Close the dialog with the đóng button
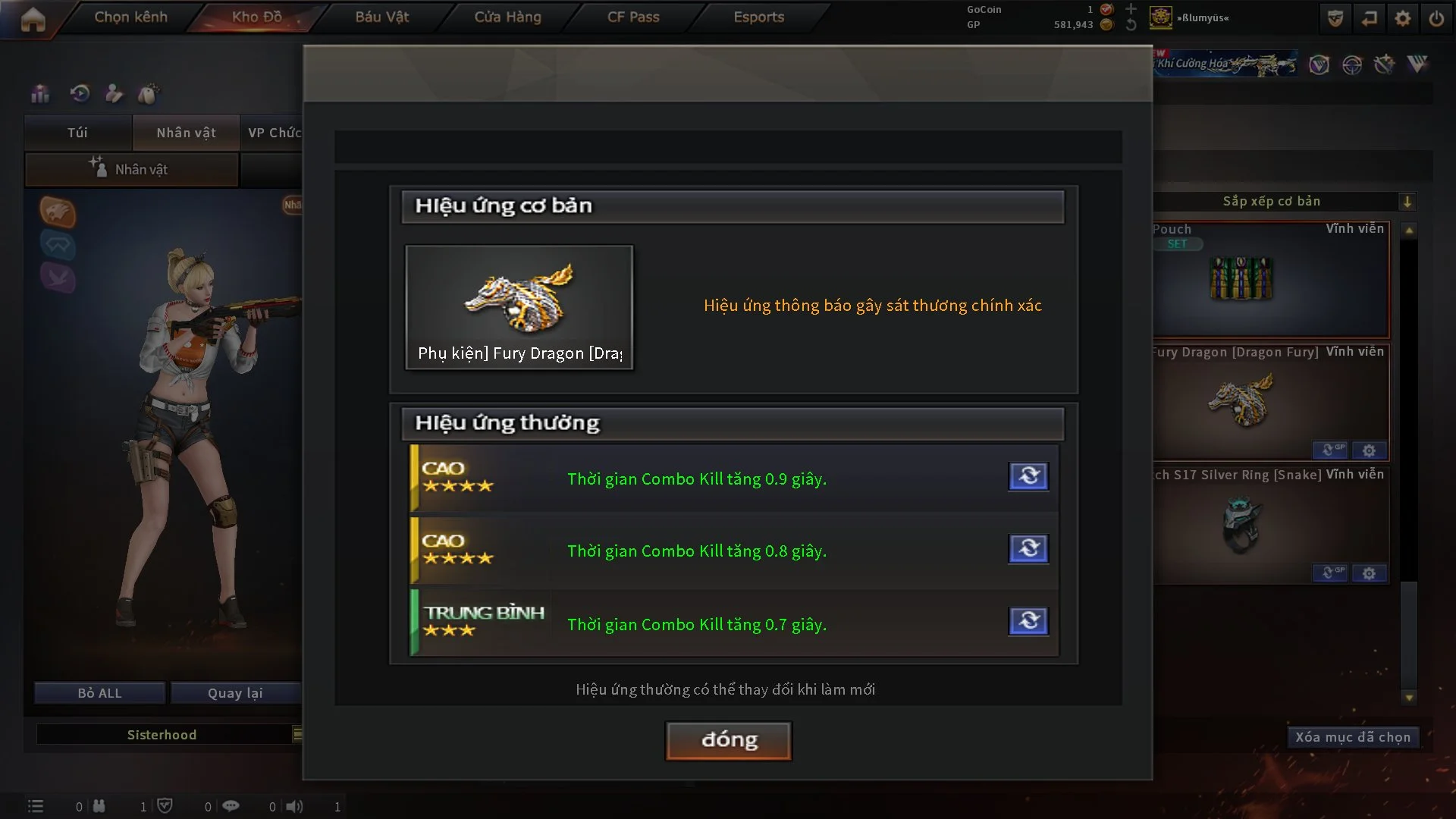This screenshot has width=1456, height=819. [x=728, y=740]
